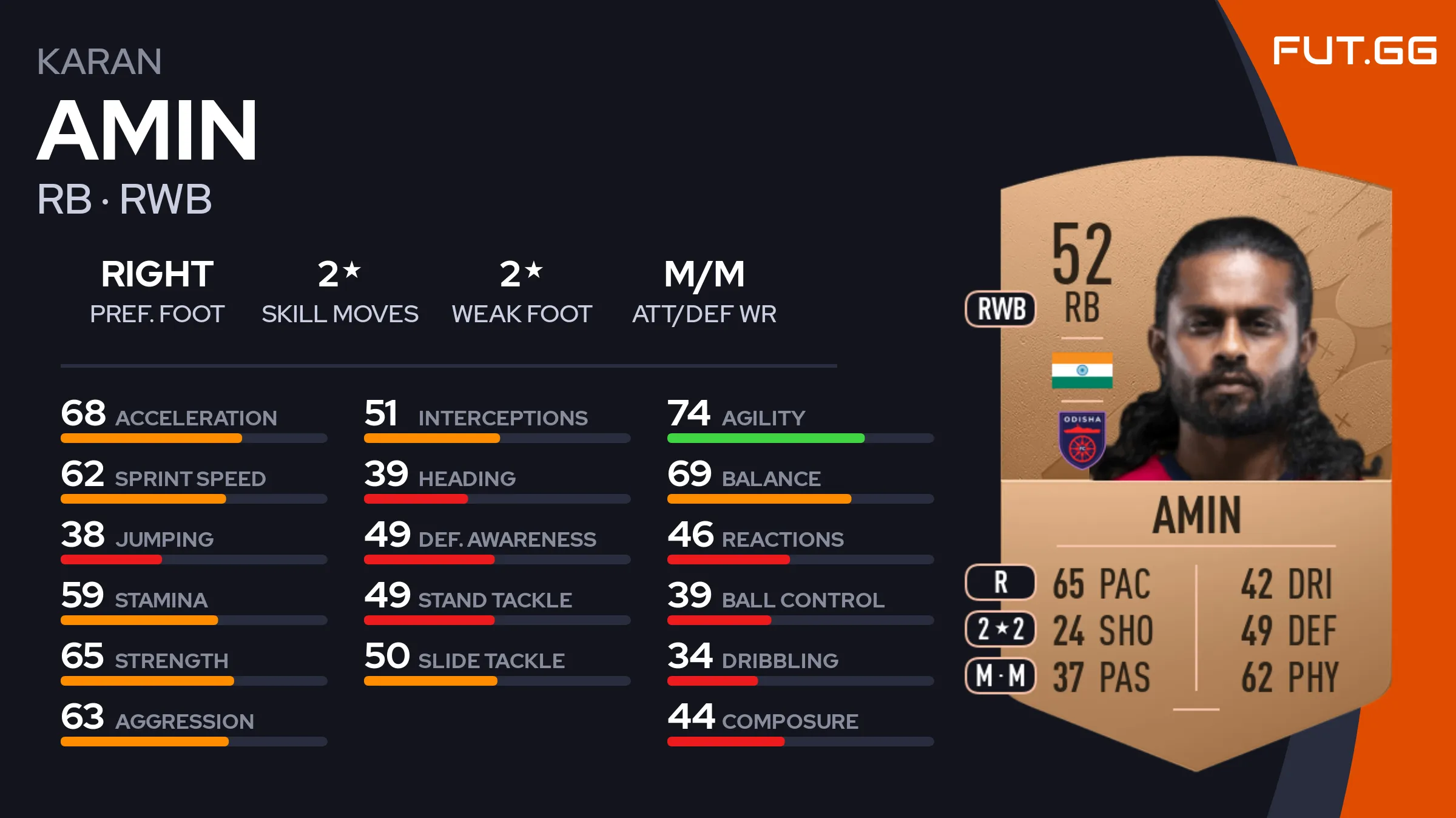Click the R preferred foot badge
1456x818 pixels.
click(x=1000, y=582)
